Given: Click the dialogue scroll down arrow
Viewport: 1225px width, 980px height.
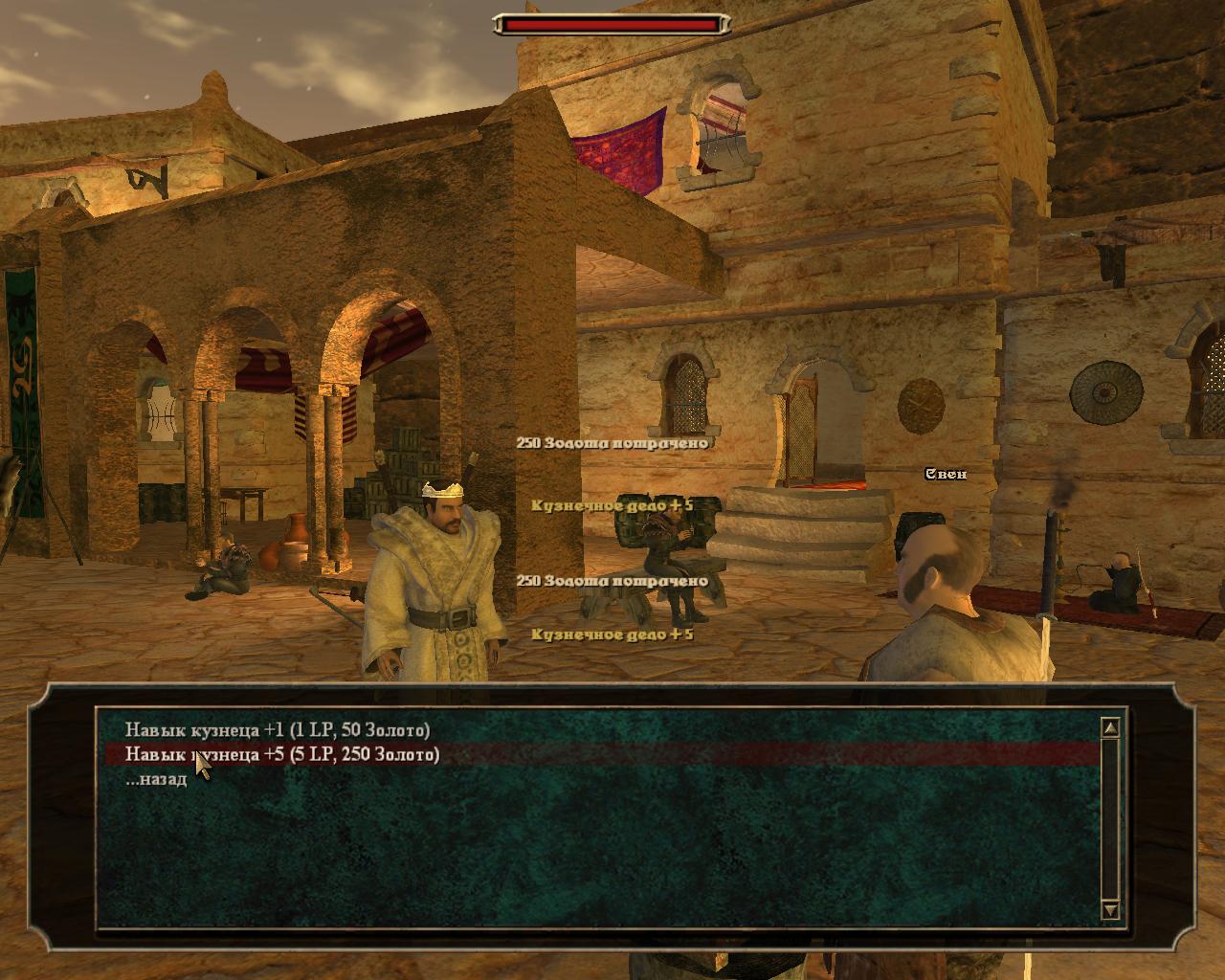Looking at the screenshot, I should pos(1110,909).
